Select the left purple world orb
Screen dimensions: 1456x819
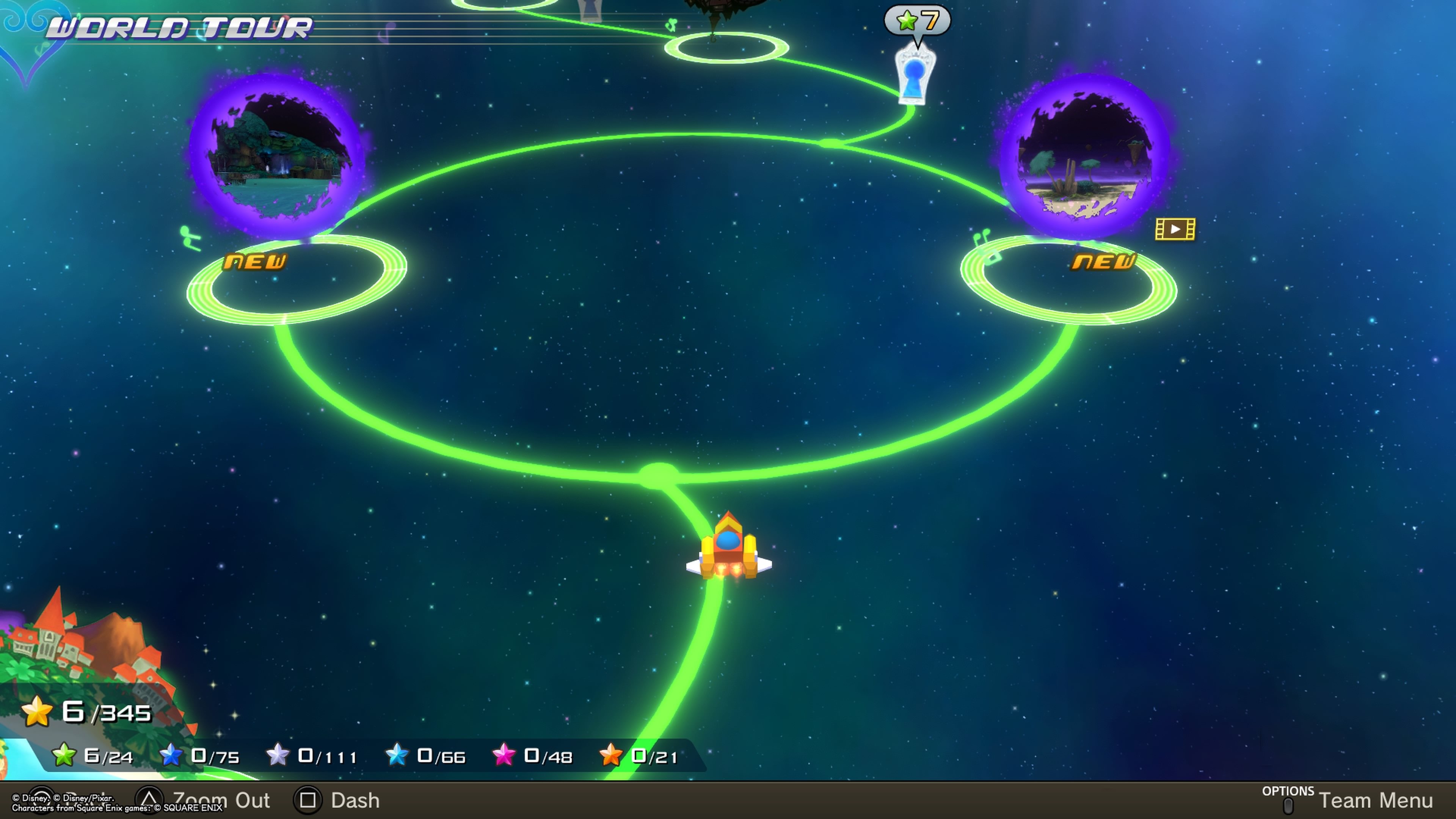(277, 155)
